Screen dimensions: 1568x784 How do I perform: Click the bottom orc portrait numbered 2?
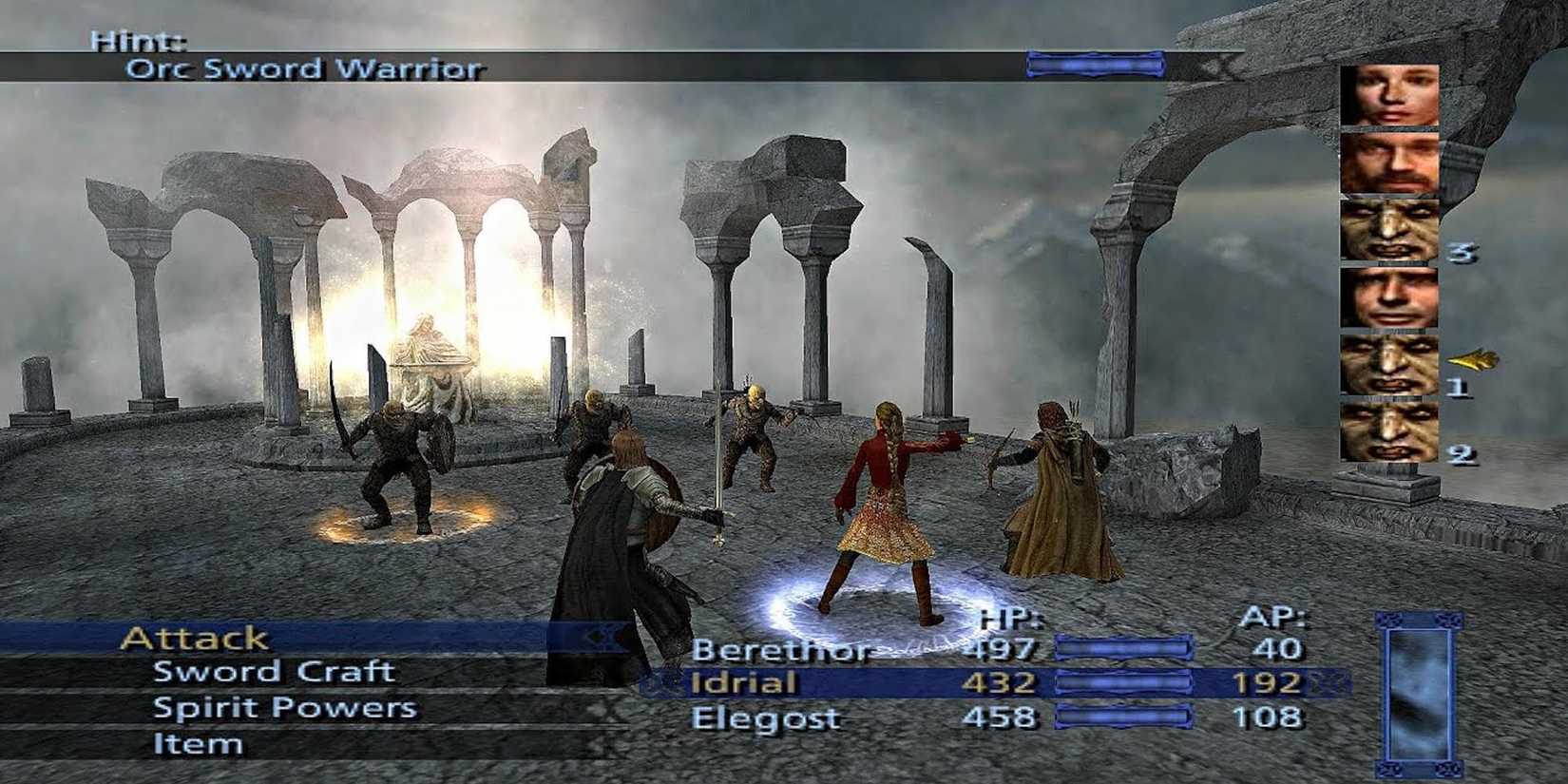point(1387,428)
